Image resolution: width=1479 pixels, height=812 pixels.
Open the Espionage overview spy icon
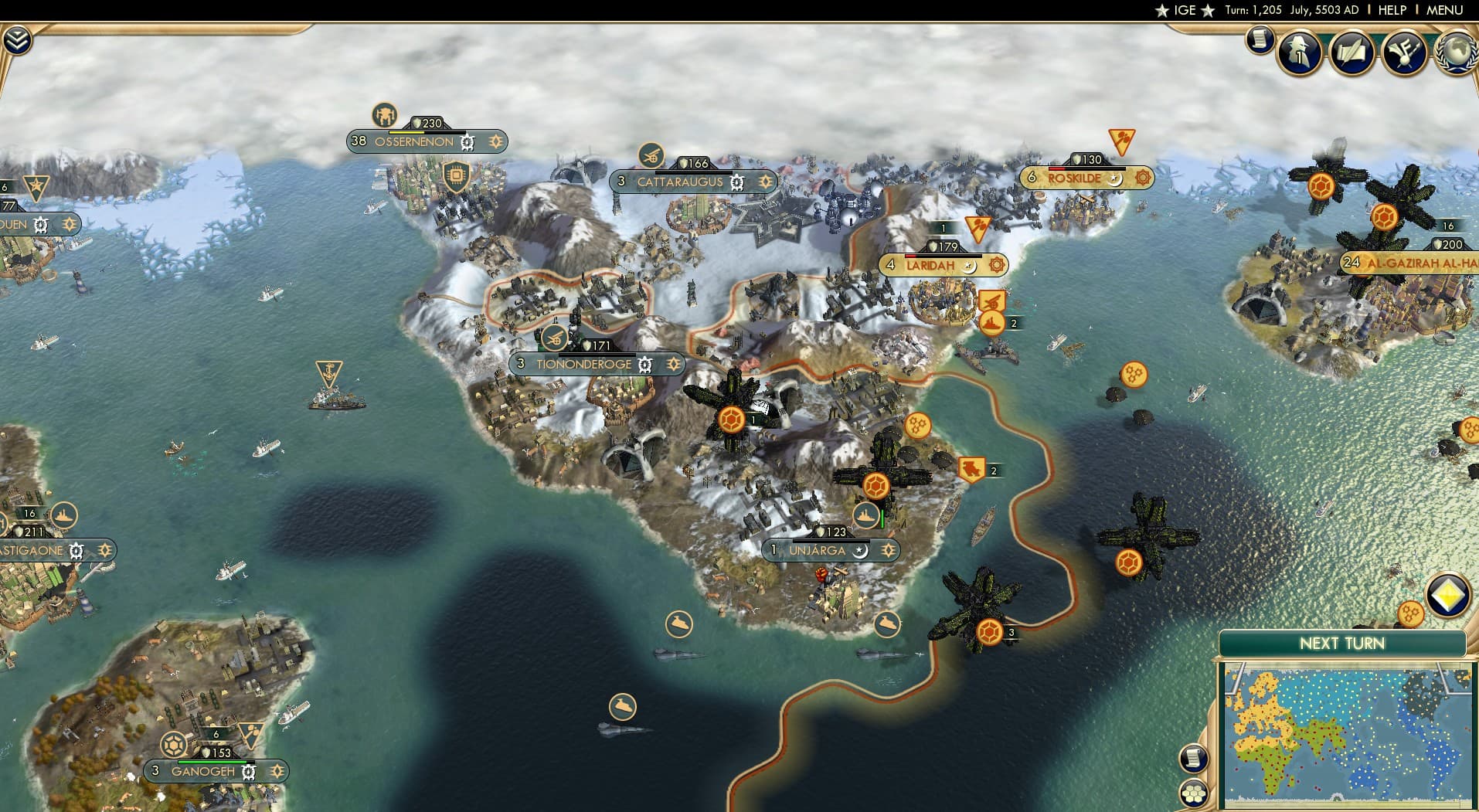[1299, 52]
